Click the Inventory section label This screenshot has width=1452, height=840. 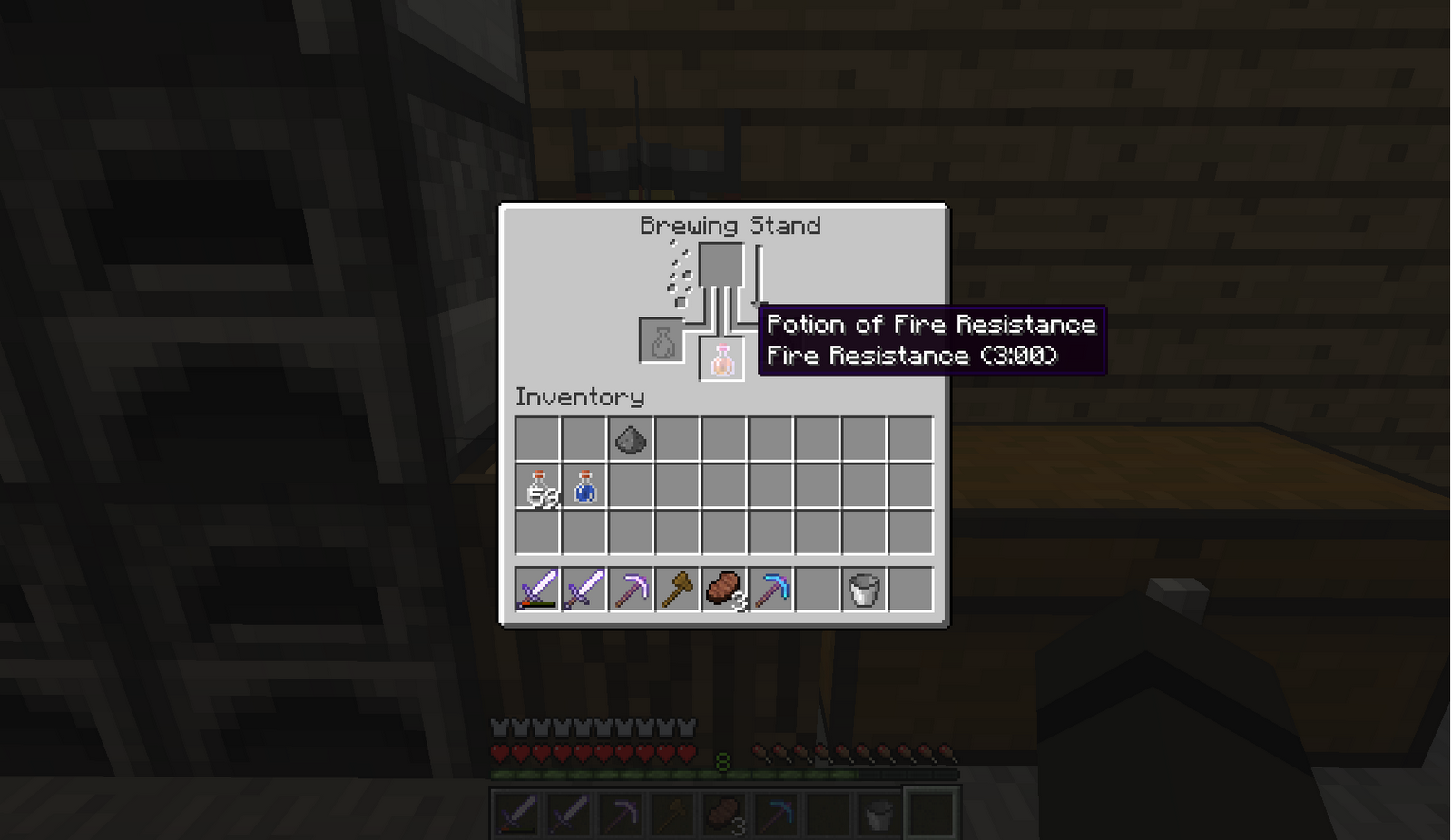click(579, 397)
